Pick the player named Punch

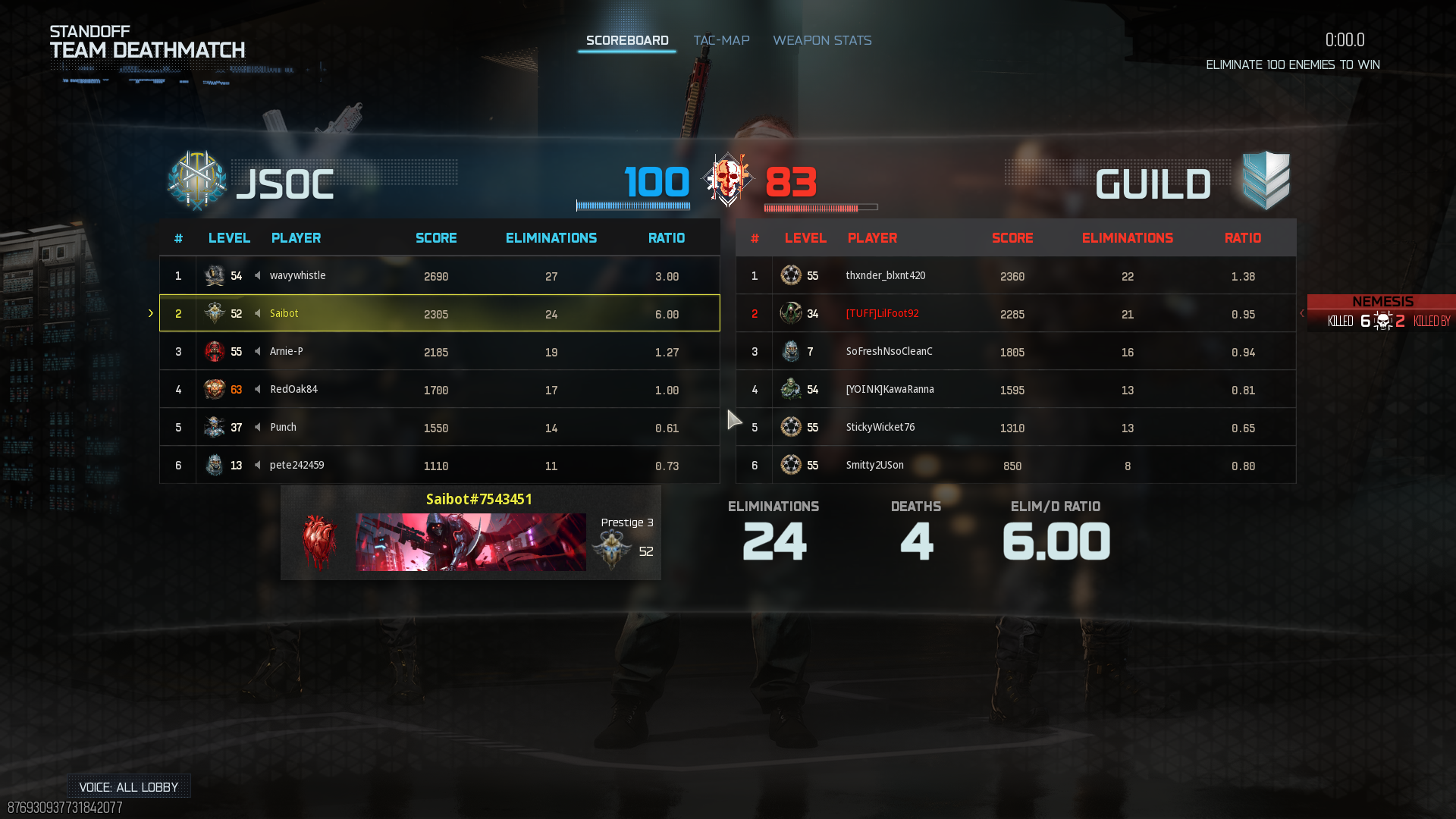[x=440, y=427]
